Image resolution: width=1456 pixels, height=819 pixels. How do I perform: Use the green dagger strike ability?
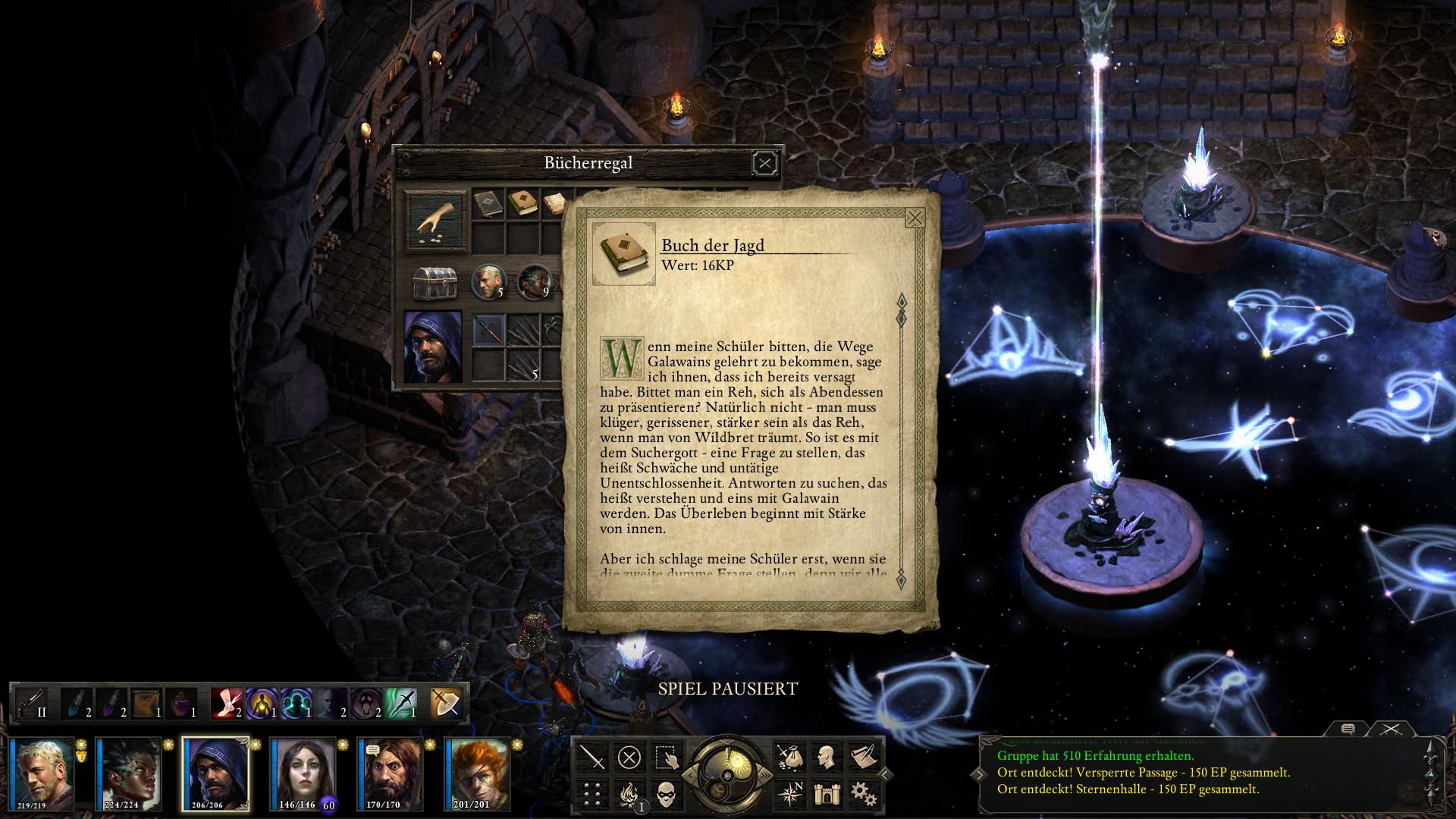coord(401,702)
